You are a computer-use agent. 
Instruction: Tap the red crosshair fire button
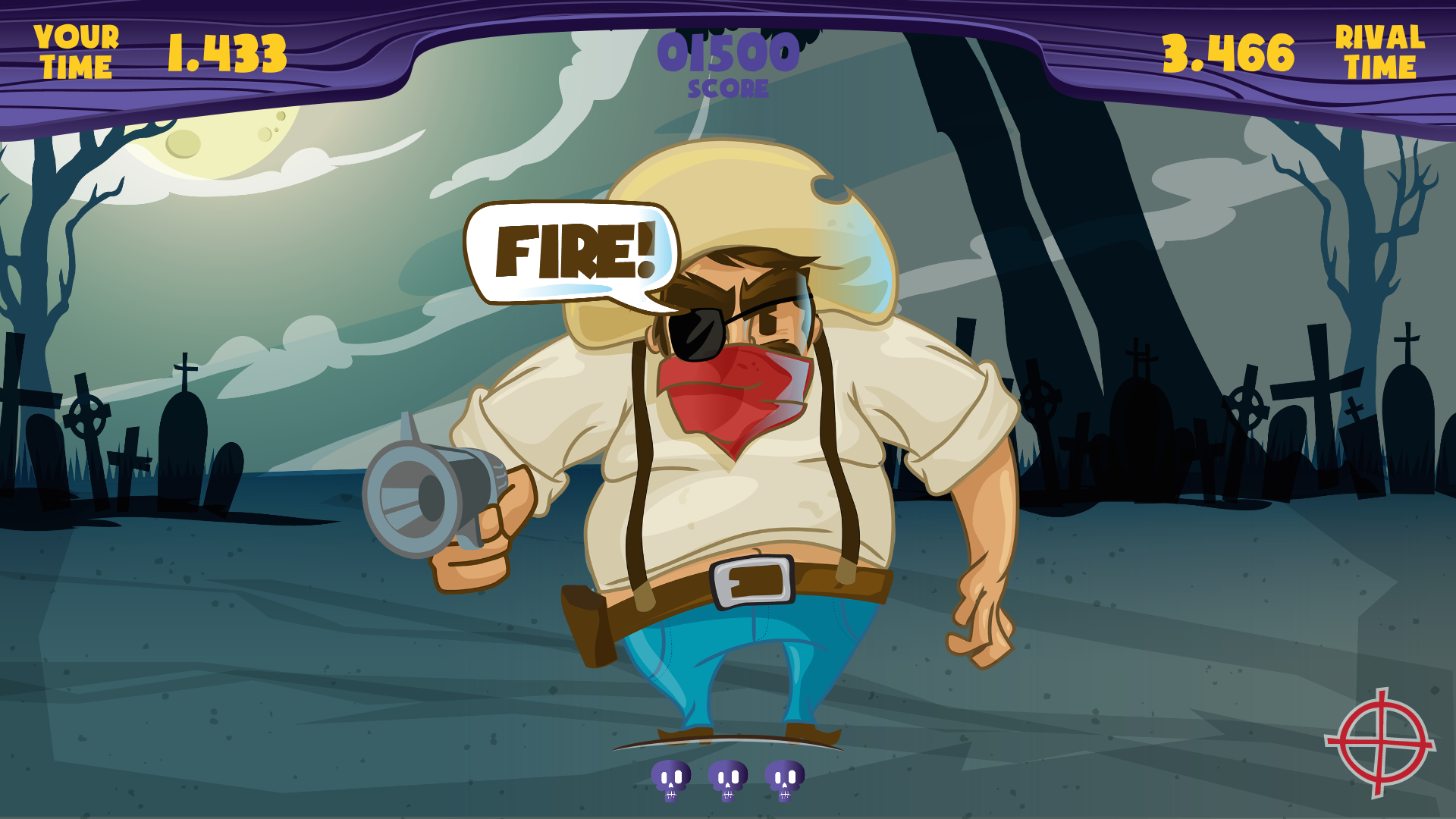[x=1381, y=743]
